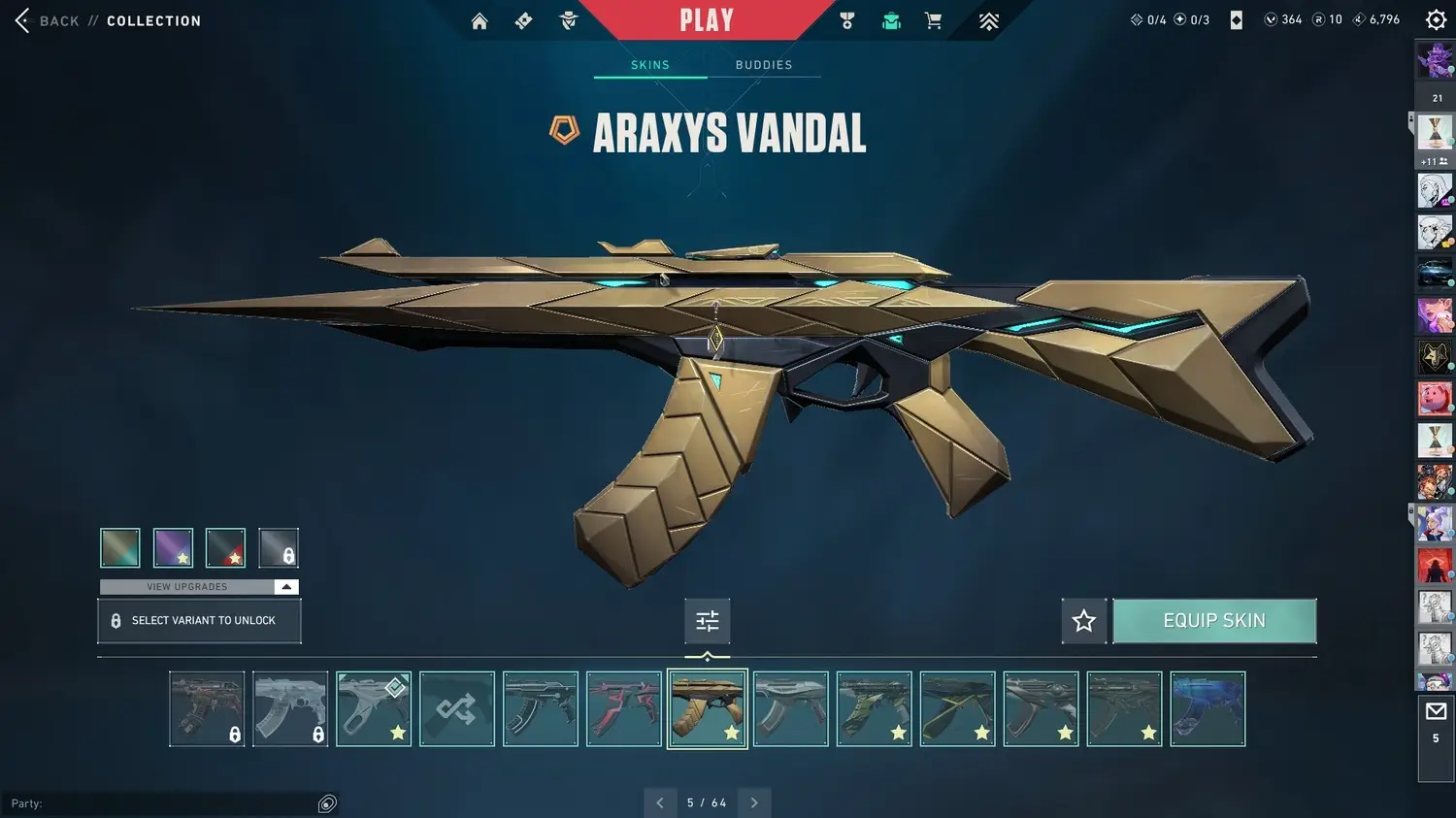Select the random shuffle skin tile
The height and width of the screenshot is (818, 1456).
tap(457, 709)
